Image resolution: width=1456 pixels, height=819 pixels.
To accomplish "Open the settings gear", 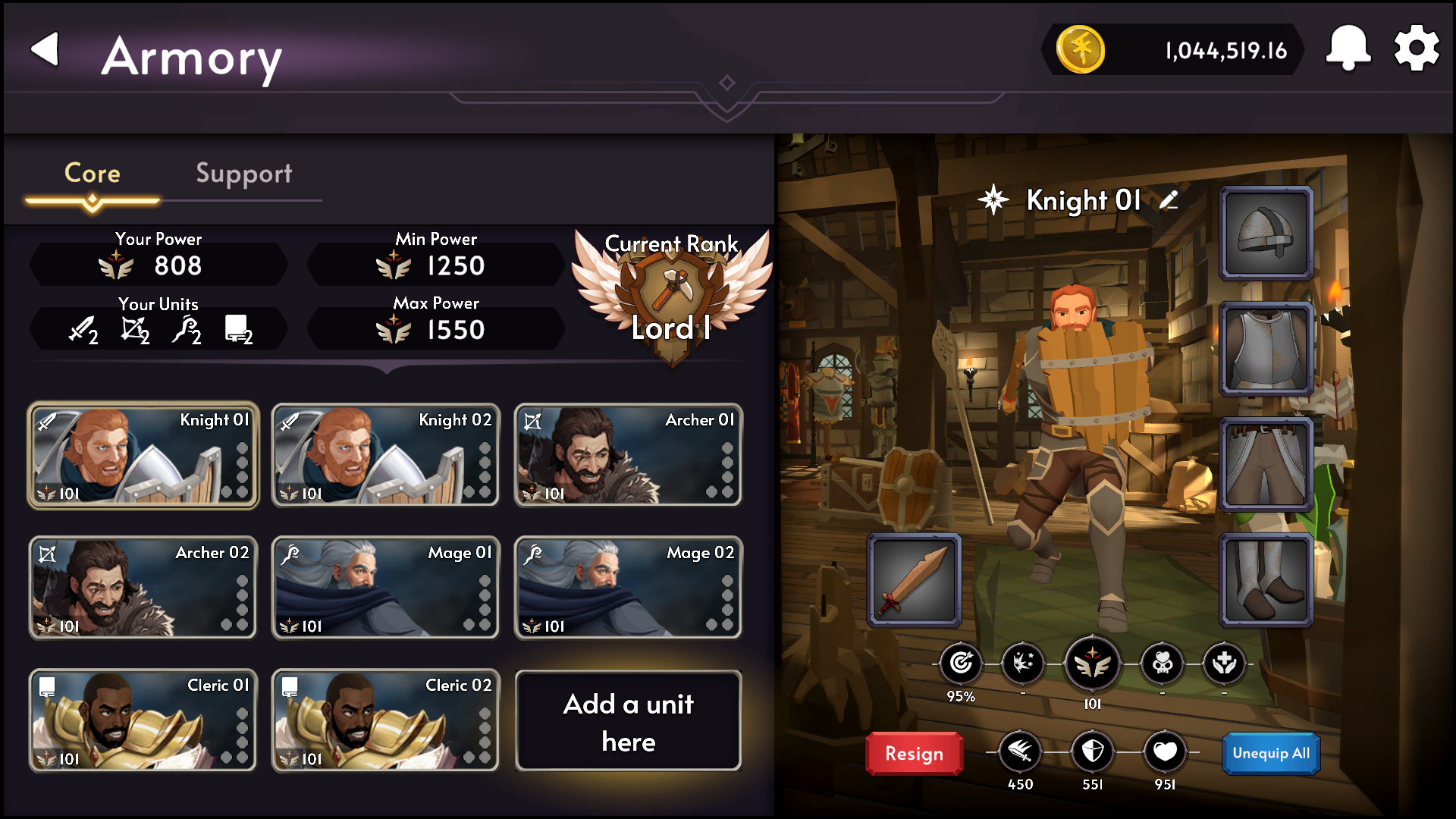I will tap(1416, 49).
